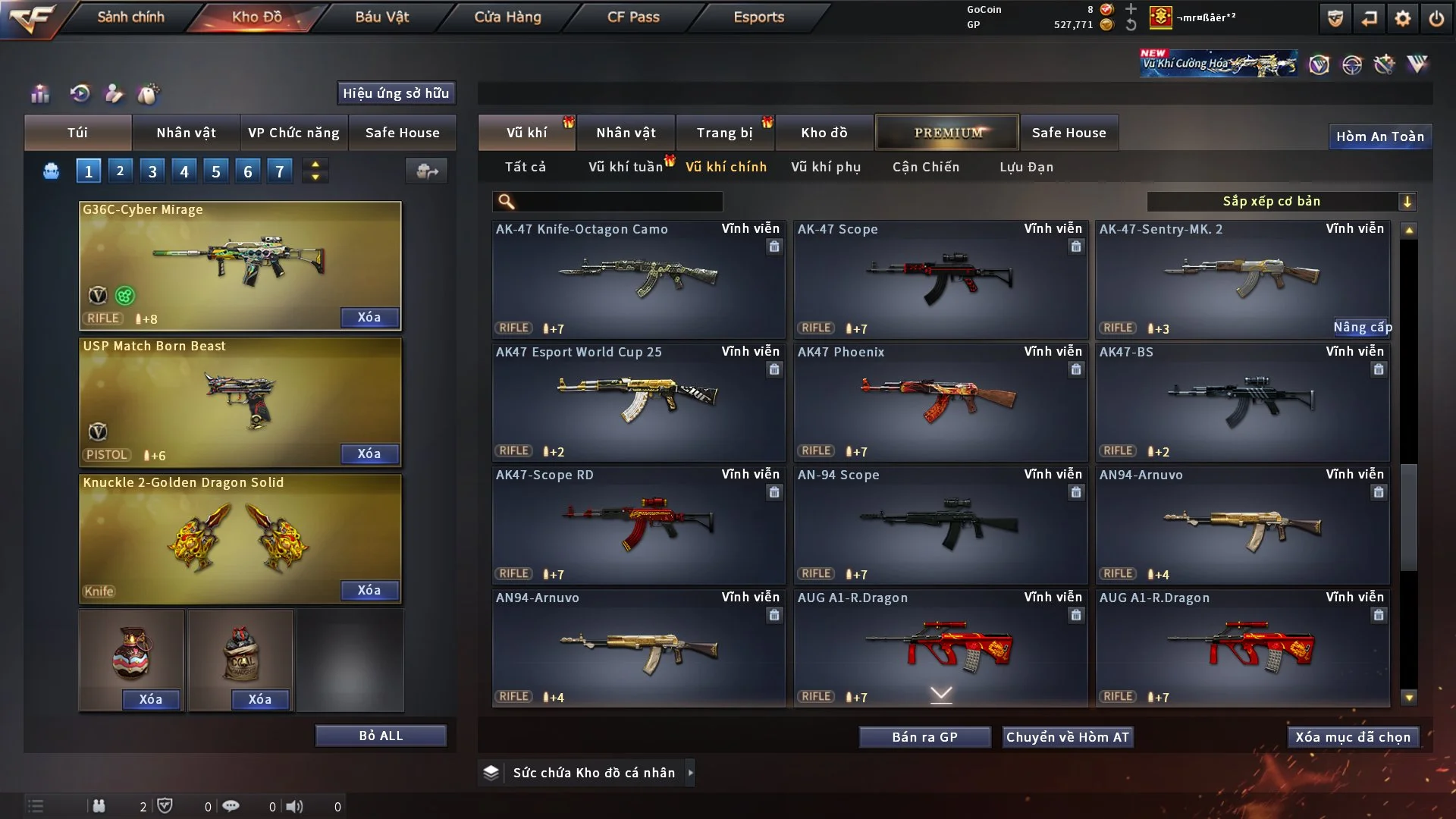Open the Sảnh chính main lobby tab

tap(130, 17)
